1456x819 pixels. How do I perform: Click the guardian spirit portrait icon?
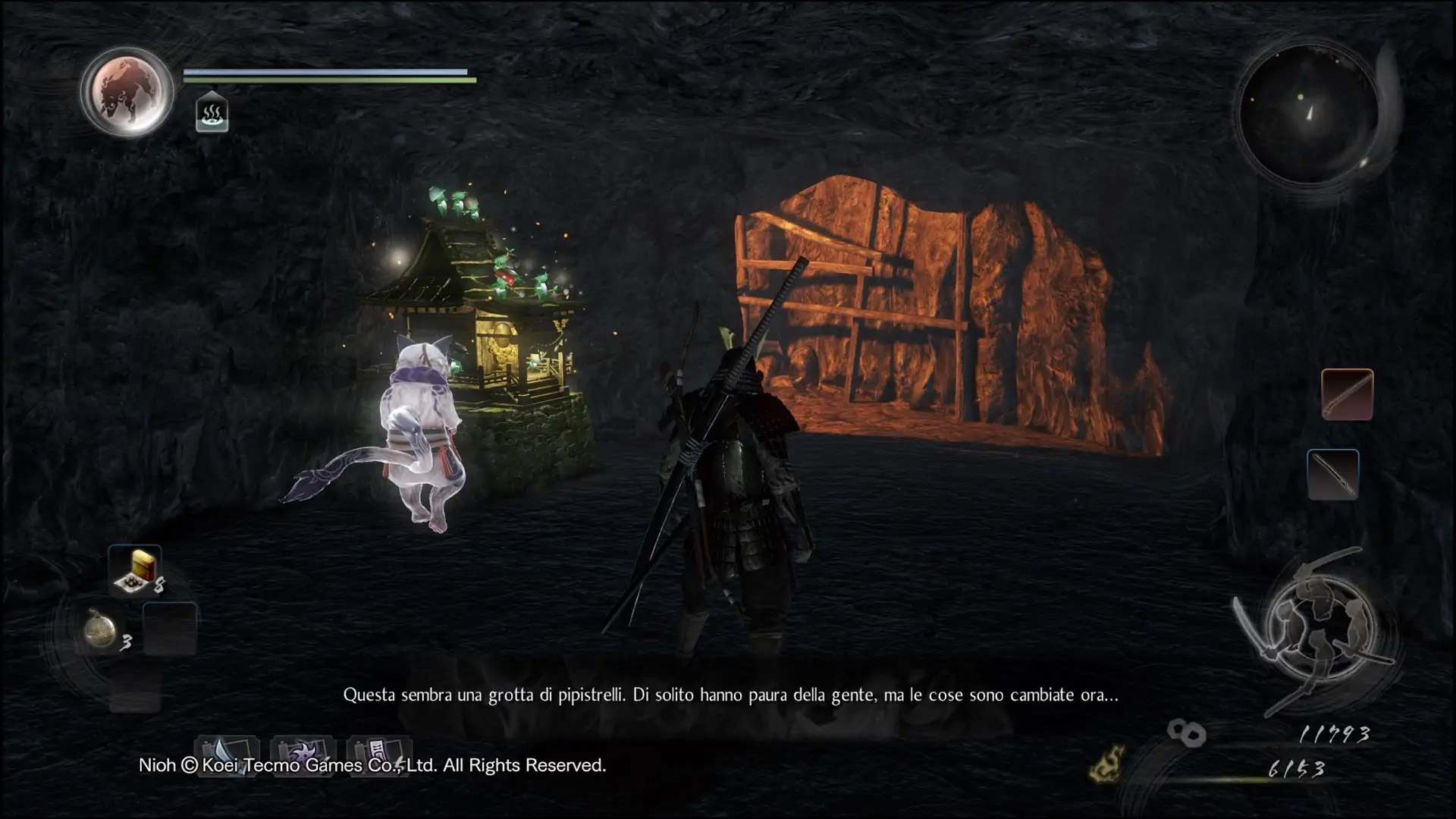127,92
